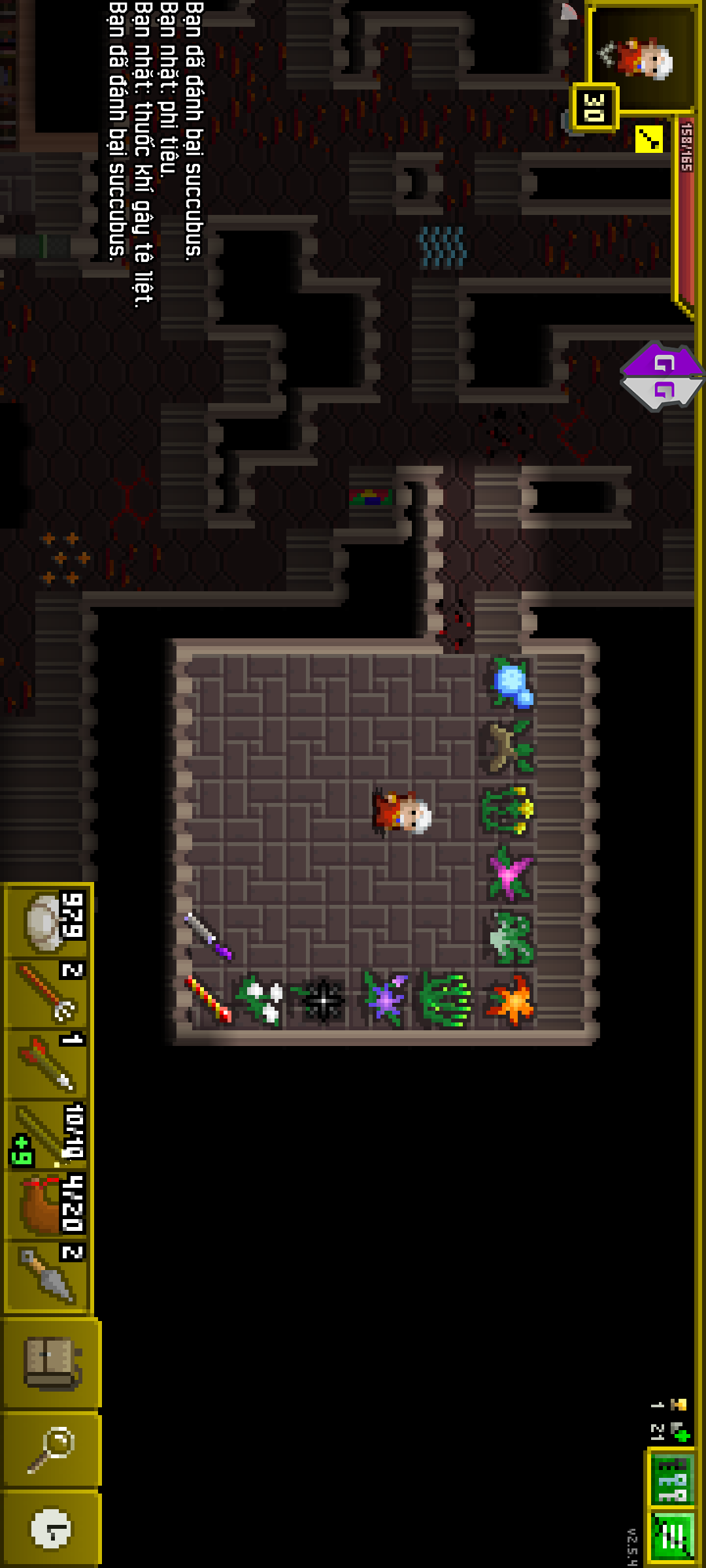The width and height of the screenshot is (706, 1568).
Task: Use the trident-tipped wand quickslot
Action: coord(49,993)
